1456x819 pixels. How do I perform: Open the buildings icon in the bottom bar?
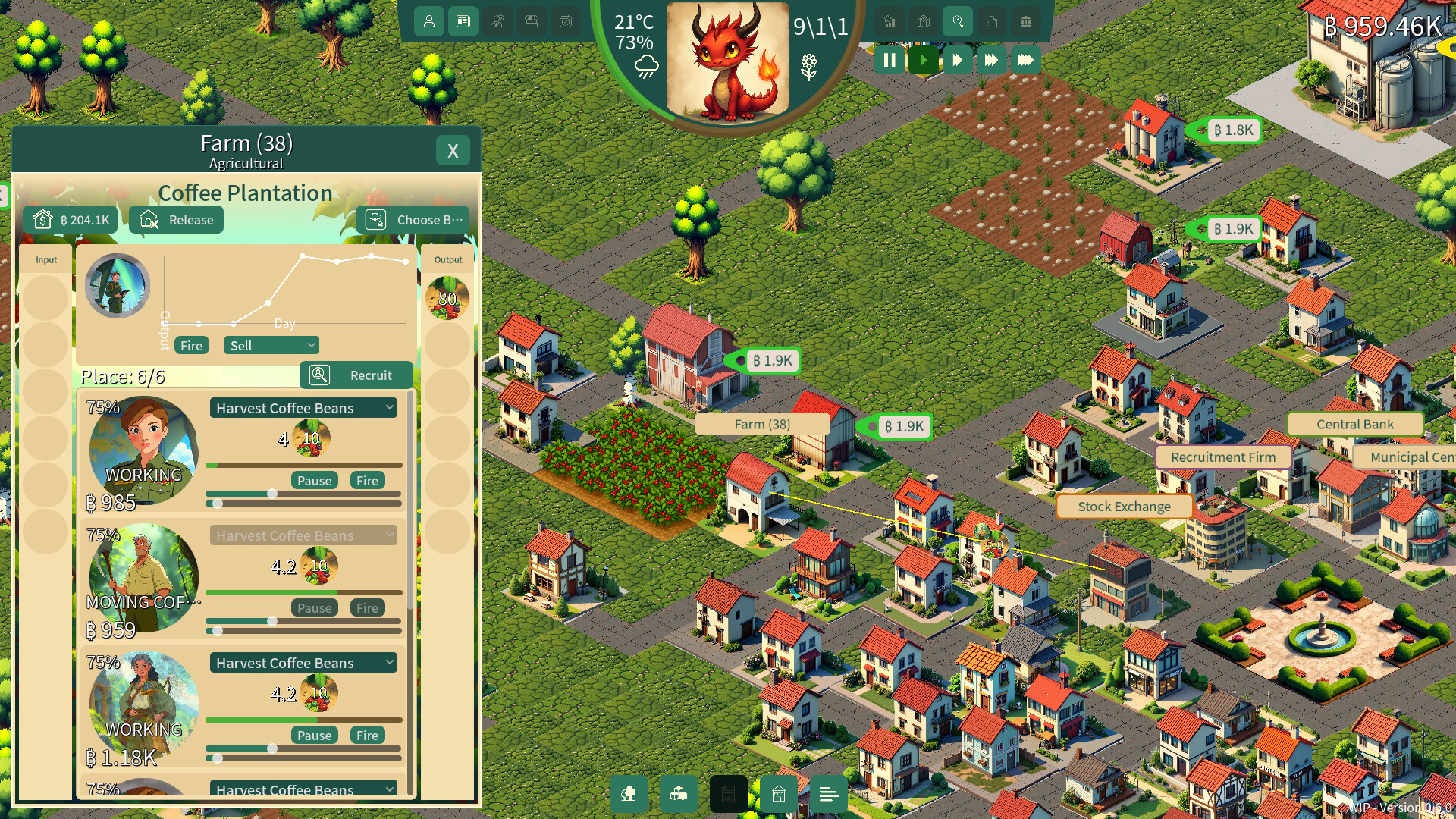778,794
